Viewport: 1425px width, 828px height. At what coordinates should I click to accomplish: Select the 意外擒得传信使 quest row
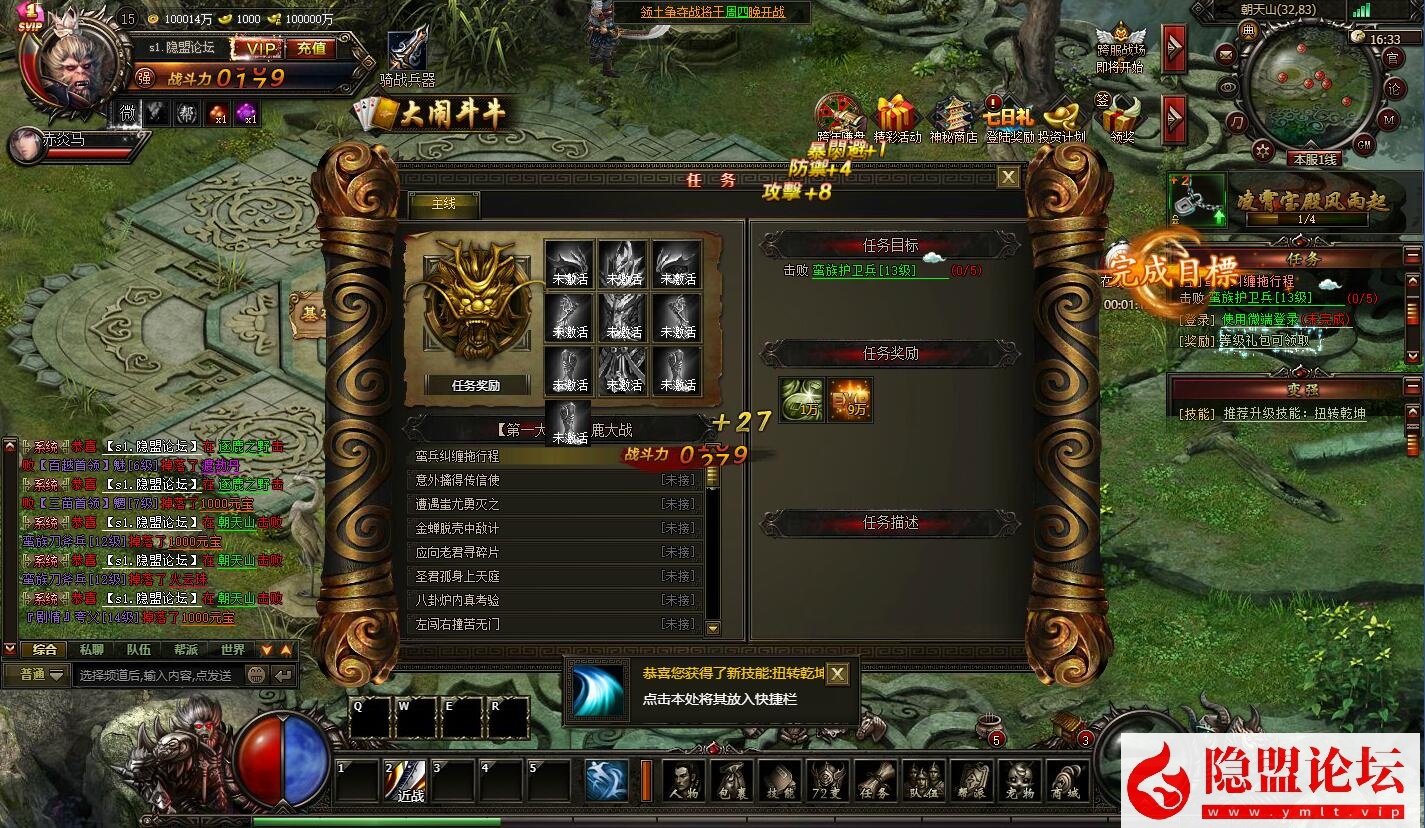(x=556, y=480)
